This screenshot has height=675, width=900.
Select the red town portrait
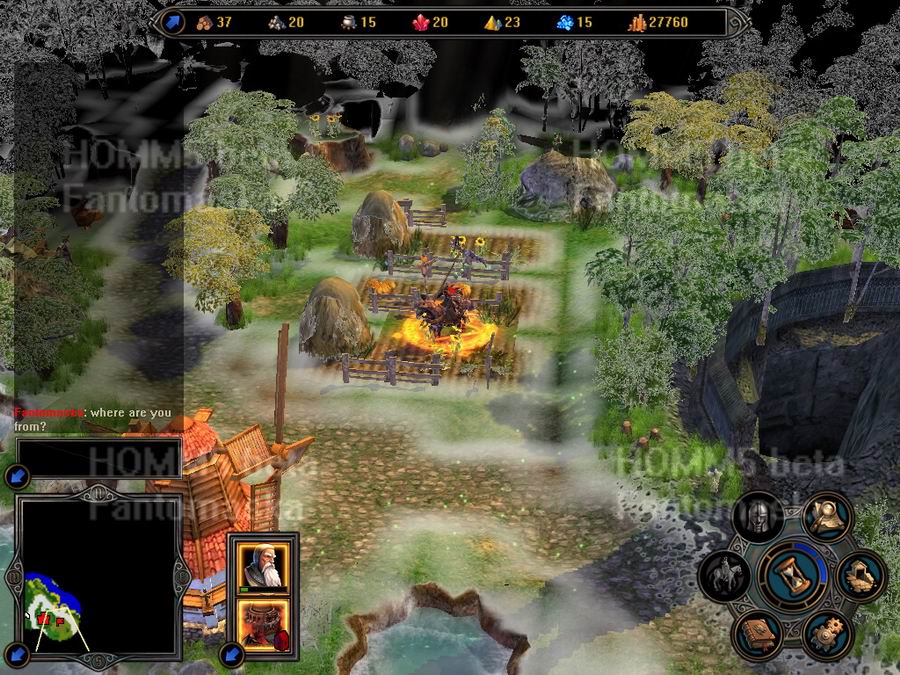coord(264,625)
